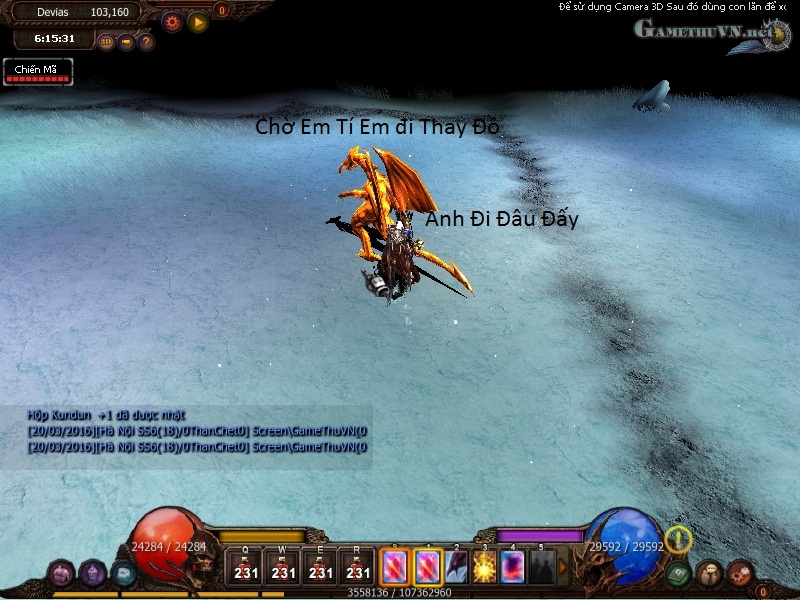Select the Chiến Mã mount panel
The height and width of the screenshot is (600, 800).
pos(38,72)
